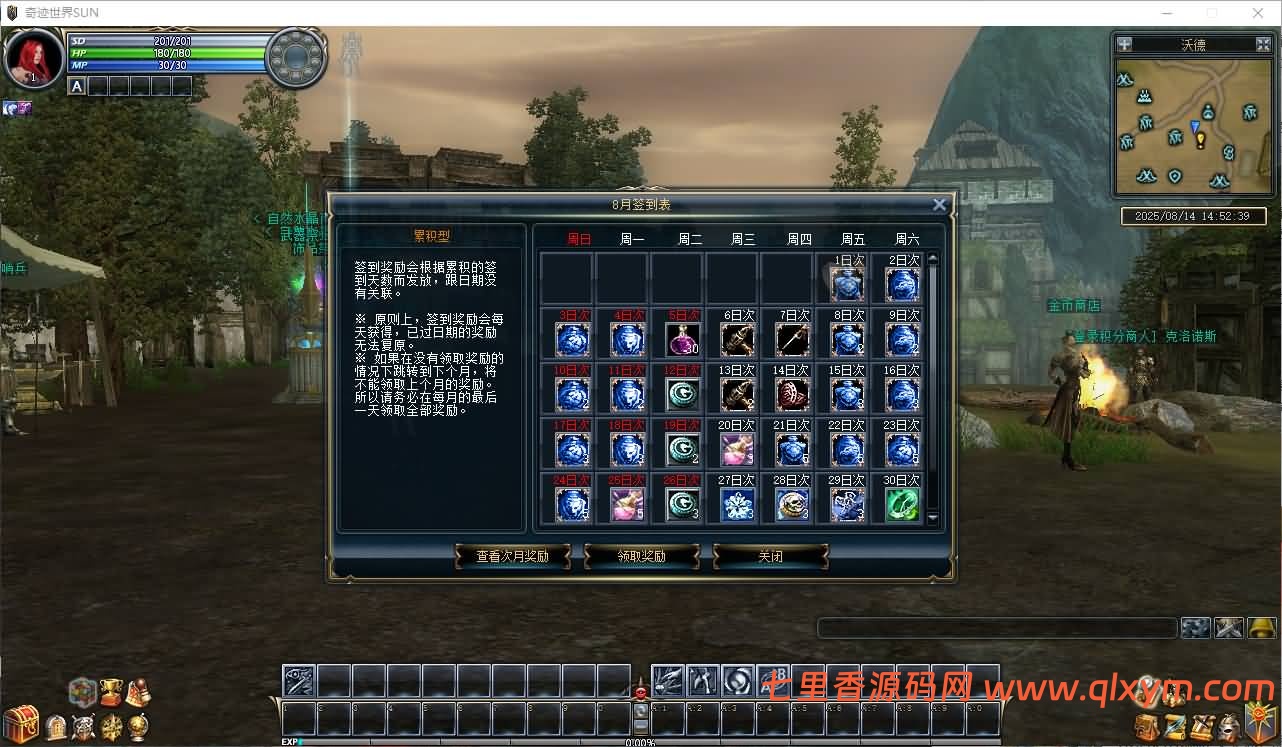The image size is (1282, 747).
Task: Click the day 1 blue vase reward
Action: (x=847, y=284)
